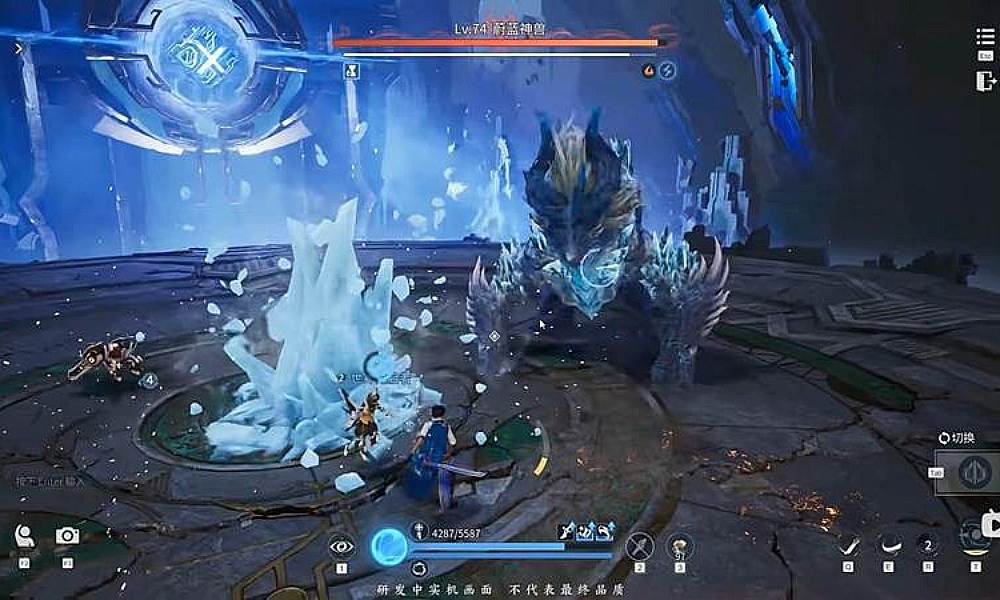The image size is (1000, 600).
Task: Activate the Q blade slash skill
Action: coord(849,545)
